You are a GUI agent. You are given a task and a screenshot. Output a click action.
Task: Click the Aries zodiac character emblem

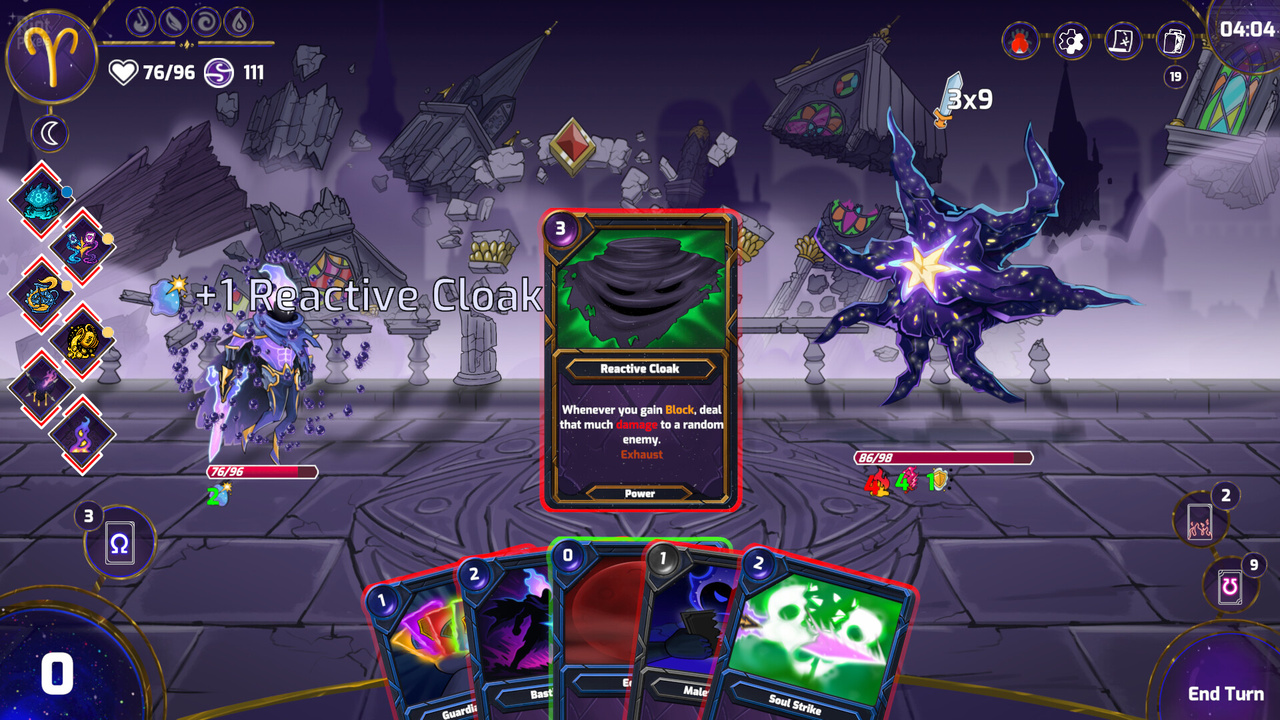pyautogui.click(x=51, y=55)
